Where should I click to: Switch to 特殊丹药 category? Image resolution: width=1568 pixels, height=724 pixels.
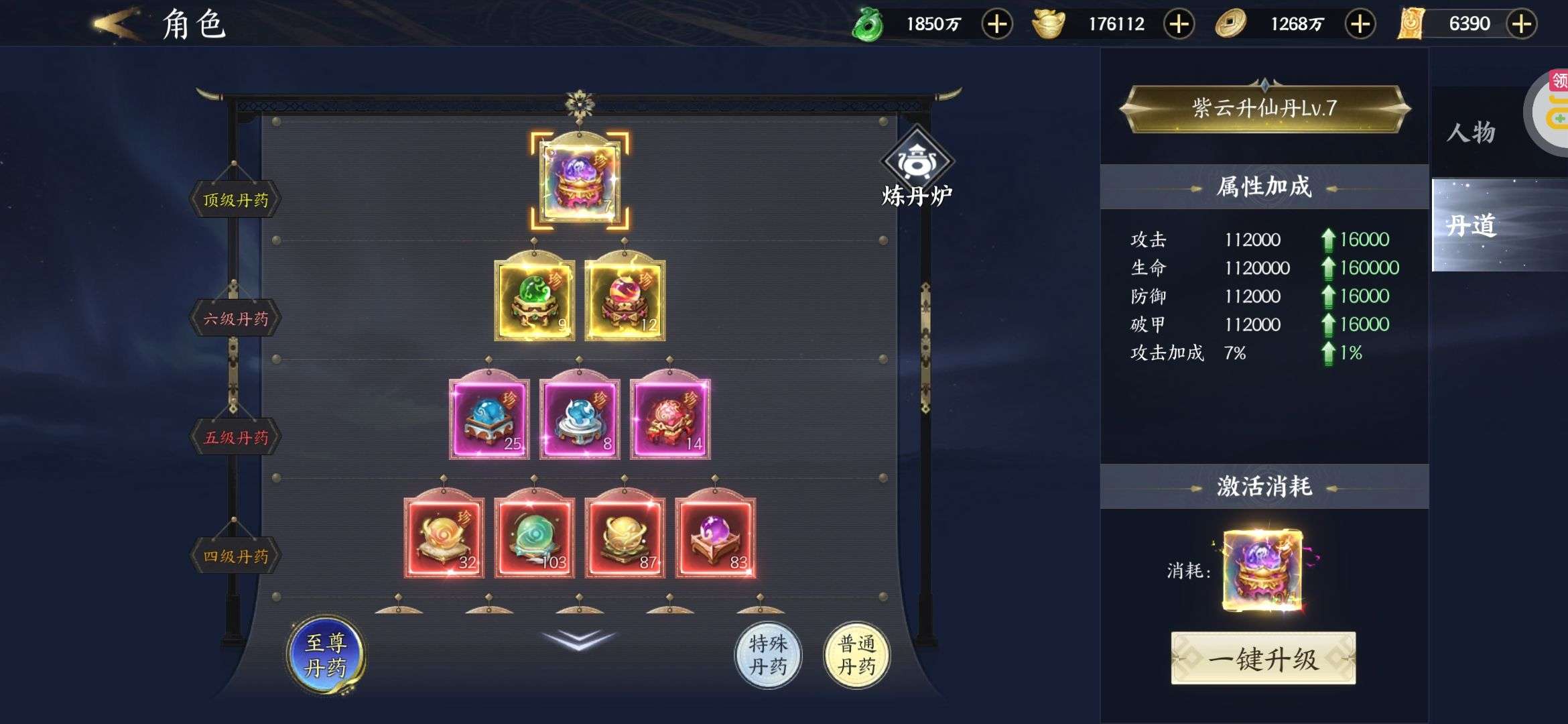(768, 654)
